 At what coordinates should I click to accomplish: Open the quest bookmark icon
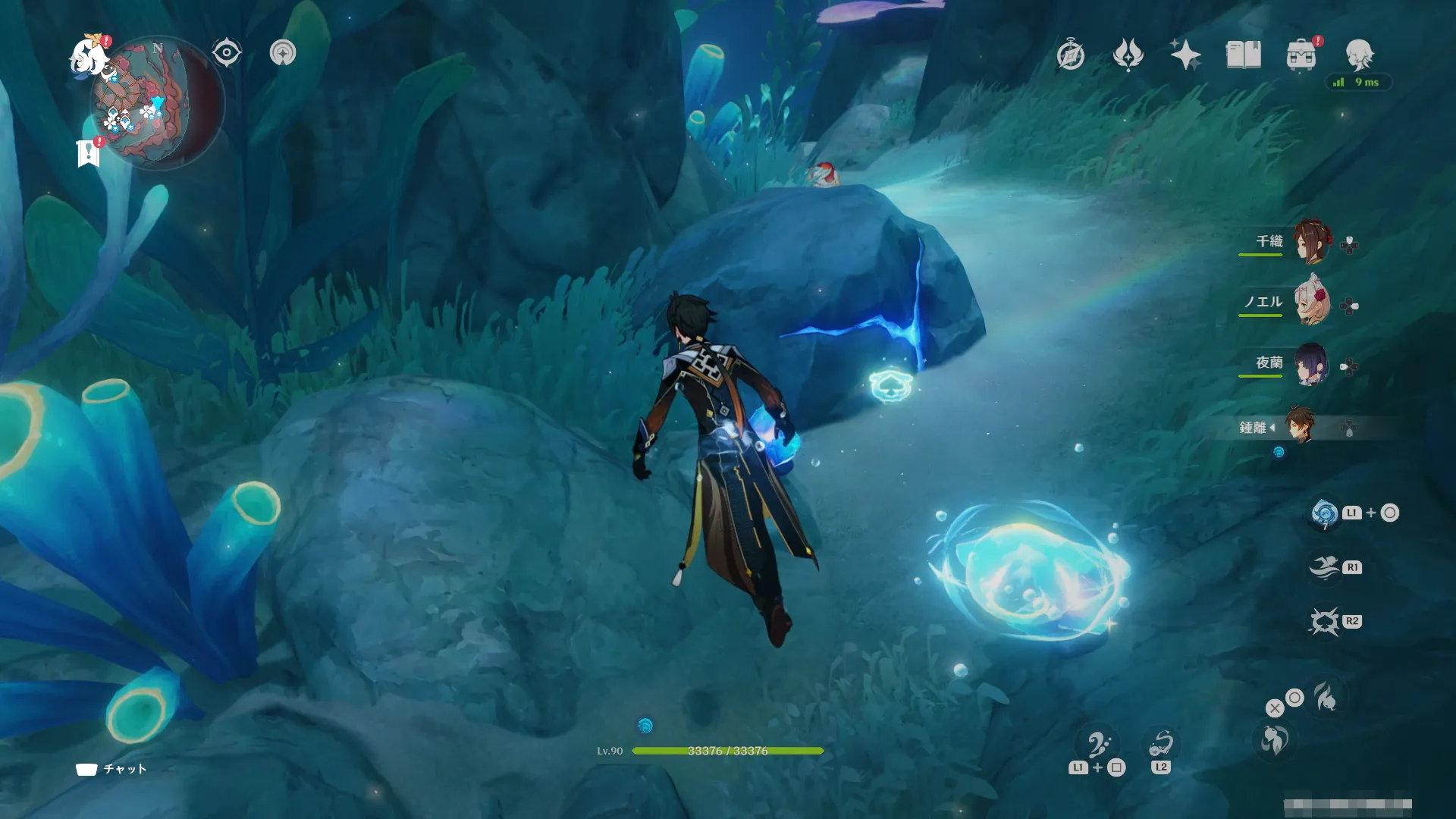point(89,152)
